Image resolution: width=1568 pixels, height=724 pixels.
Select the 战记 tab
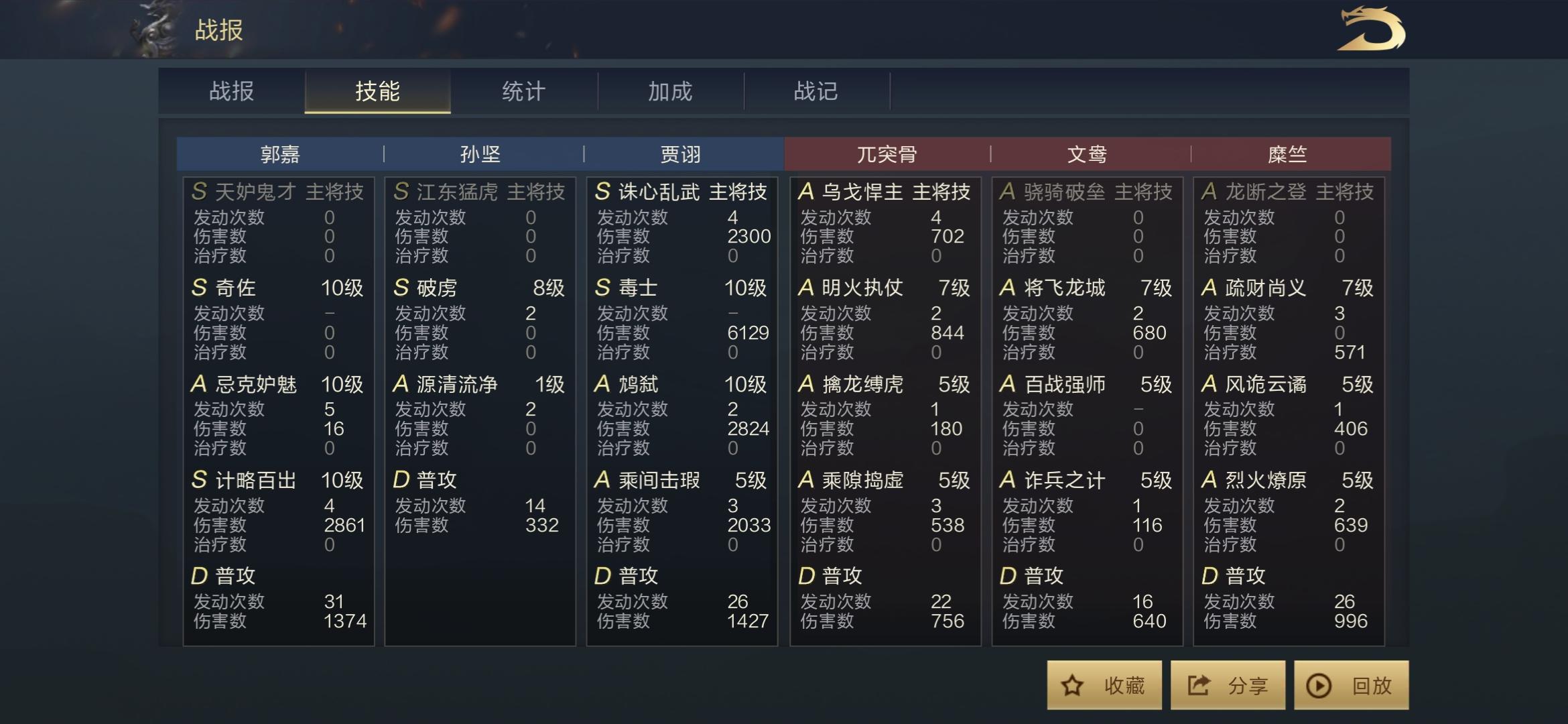tap(815, 92)
